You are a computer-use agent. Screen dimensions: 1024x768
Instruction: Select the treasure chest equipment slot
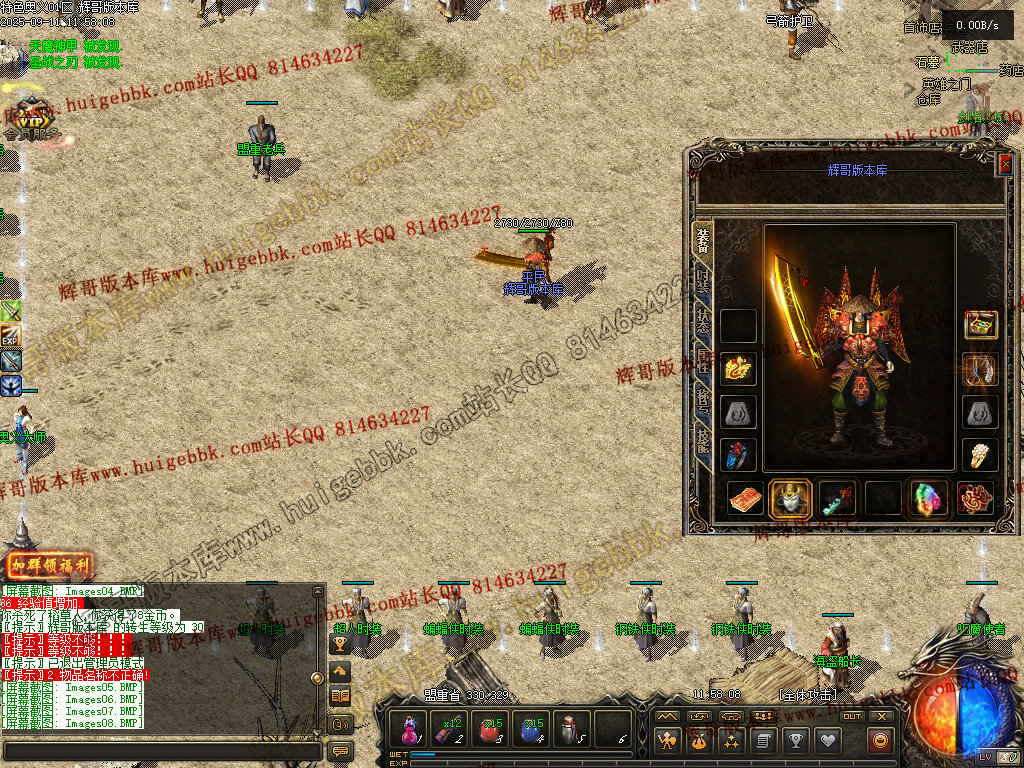click(x=980, y=325)
